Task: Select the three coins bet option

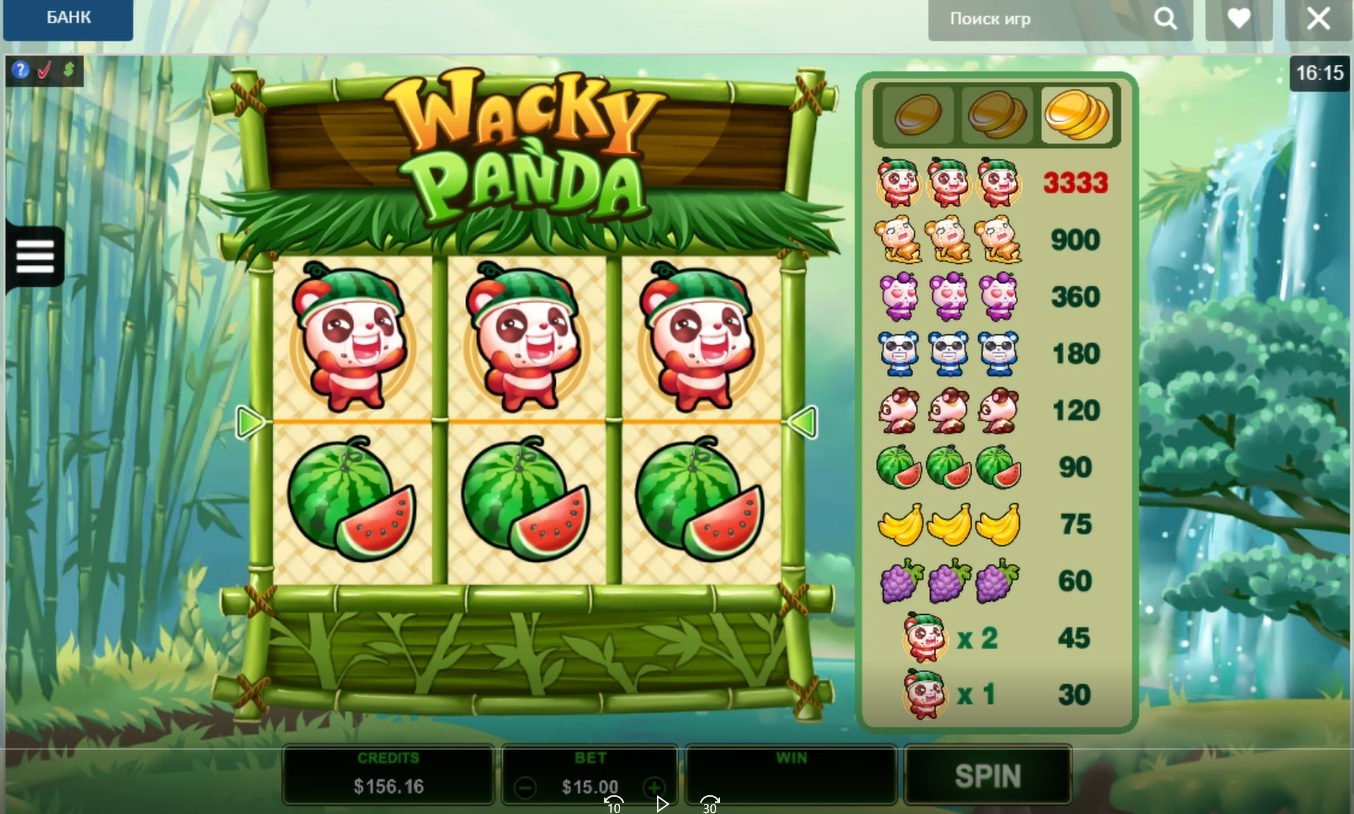Action: (x=1076, y=116)
